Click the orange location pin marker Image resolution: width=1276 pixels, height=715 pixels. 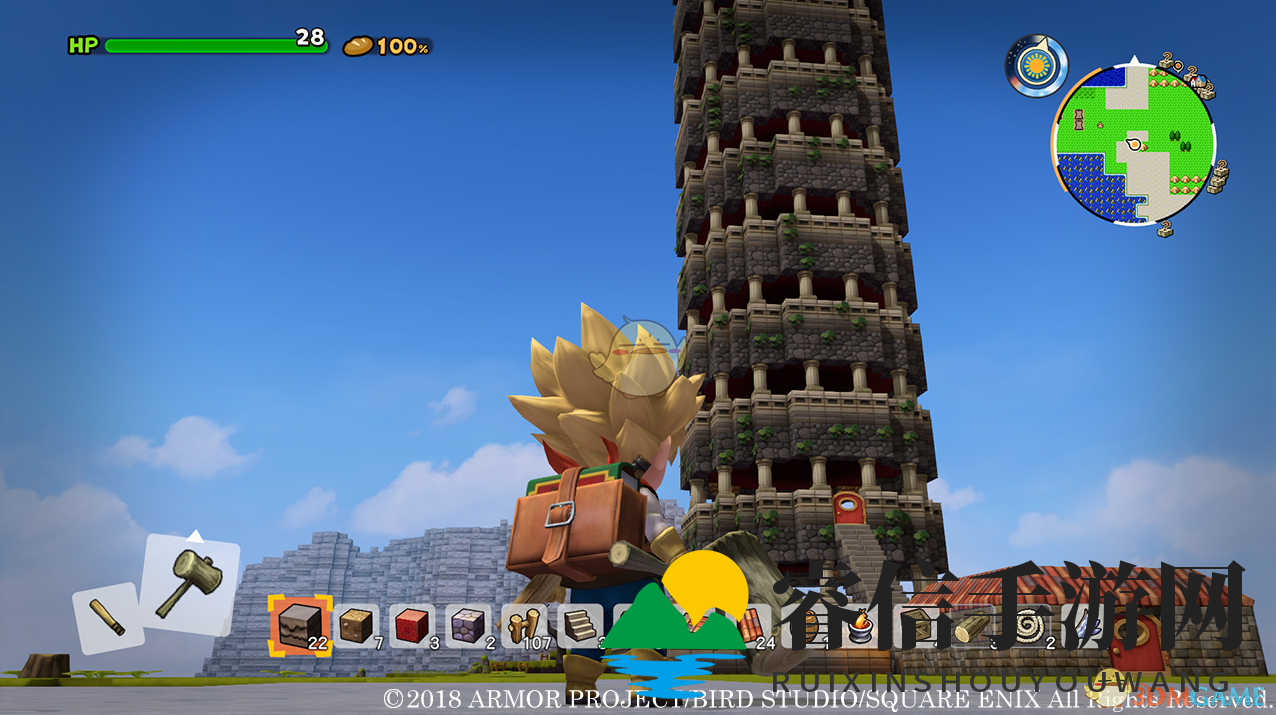[1177, 68]
